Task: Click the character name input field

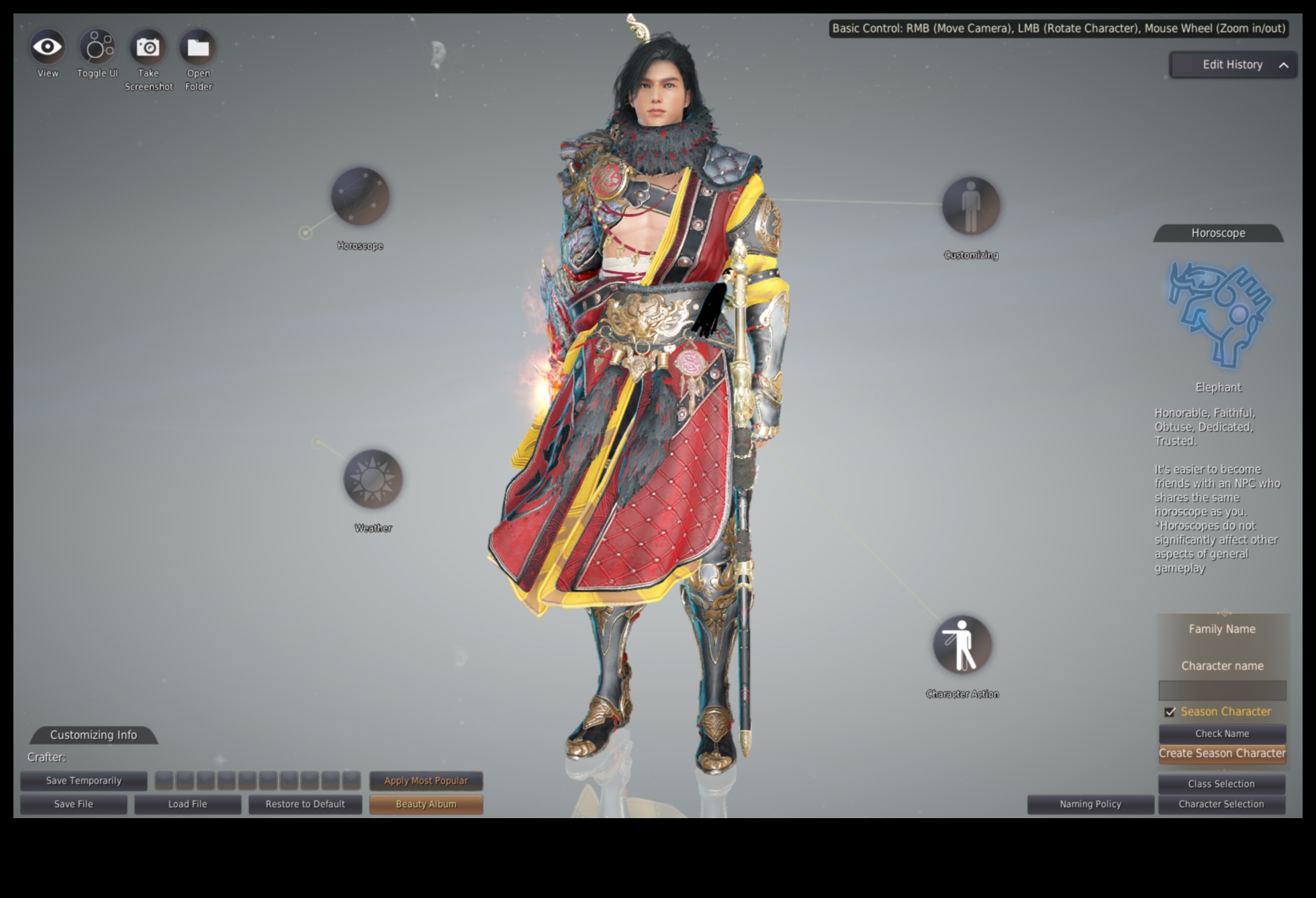Action: (1222, 690)
